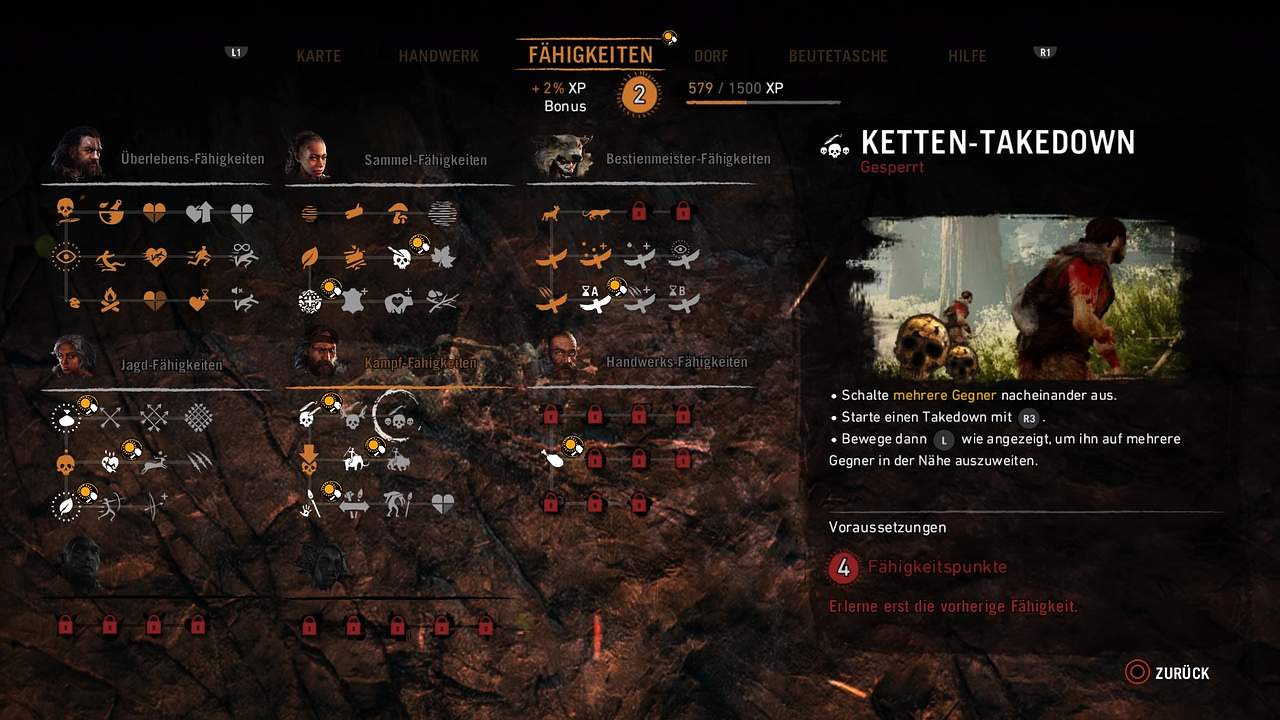Choose the mushroom gathering skill icon
The height and width of the screenshot is (720, 1280).
397,212
